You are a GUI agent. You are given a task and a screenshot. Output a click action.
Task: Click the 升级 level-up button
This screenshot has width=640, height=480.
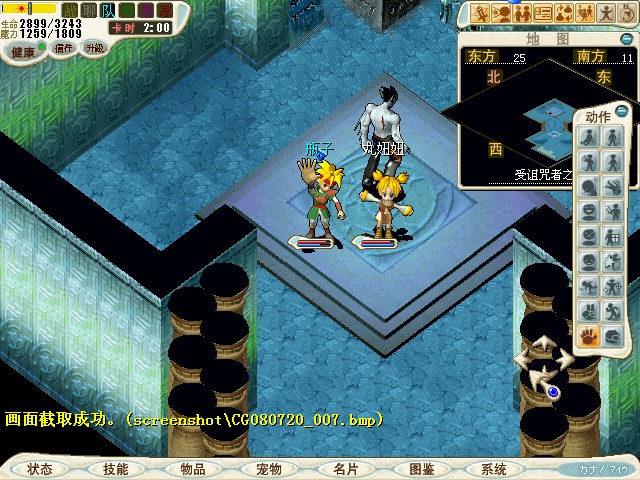point(95,47)
